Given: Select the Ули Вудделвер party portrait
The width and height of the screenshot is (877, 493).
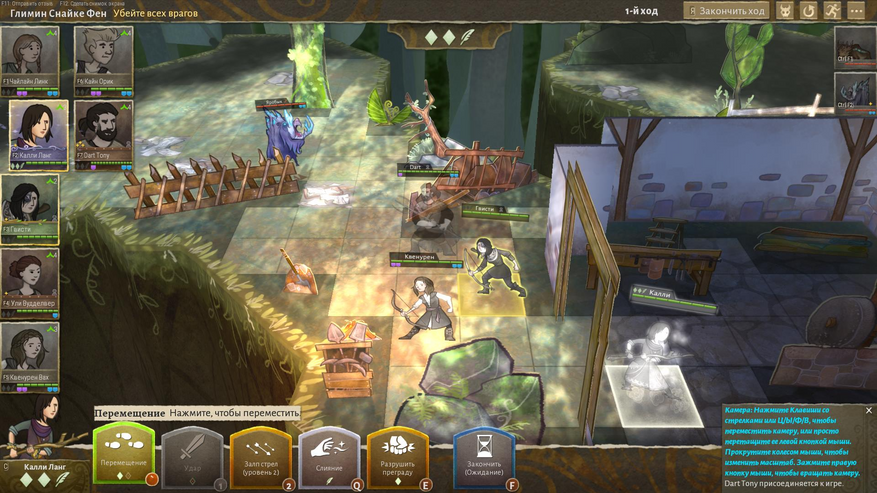Looking at the screenshot, I should coord(30,276).
